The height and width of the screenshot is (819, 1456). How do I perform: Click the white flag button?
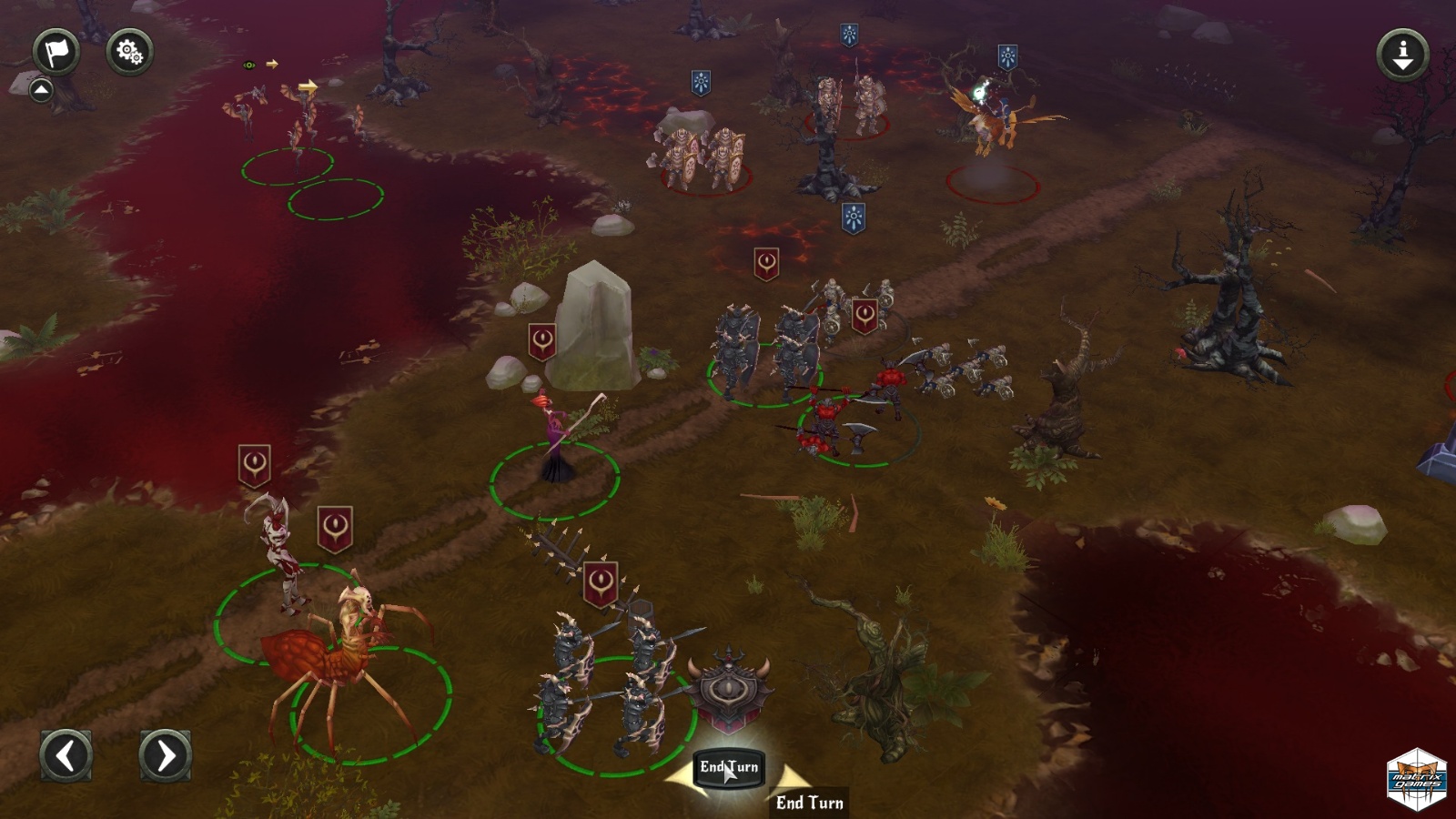tap(56, 52)
